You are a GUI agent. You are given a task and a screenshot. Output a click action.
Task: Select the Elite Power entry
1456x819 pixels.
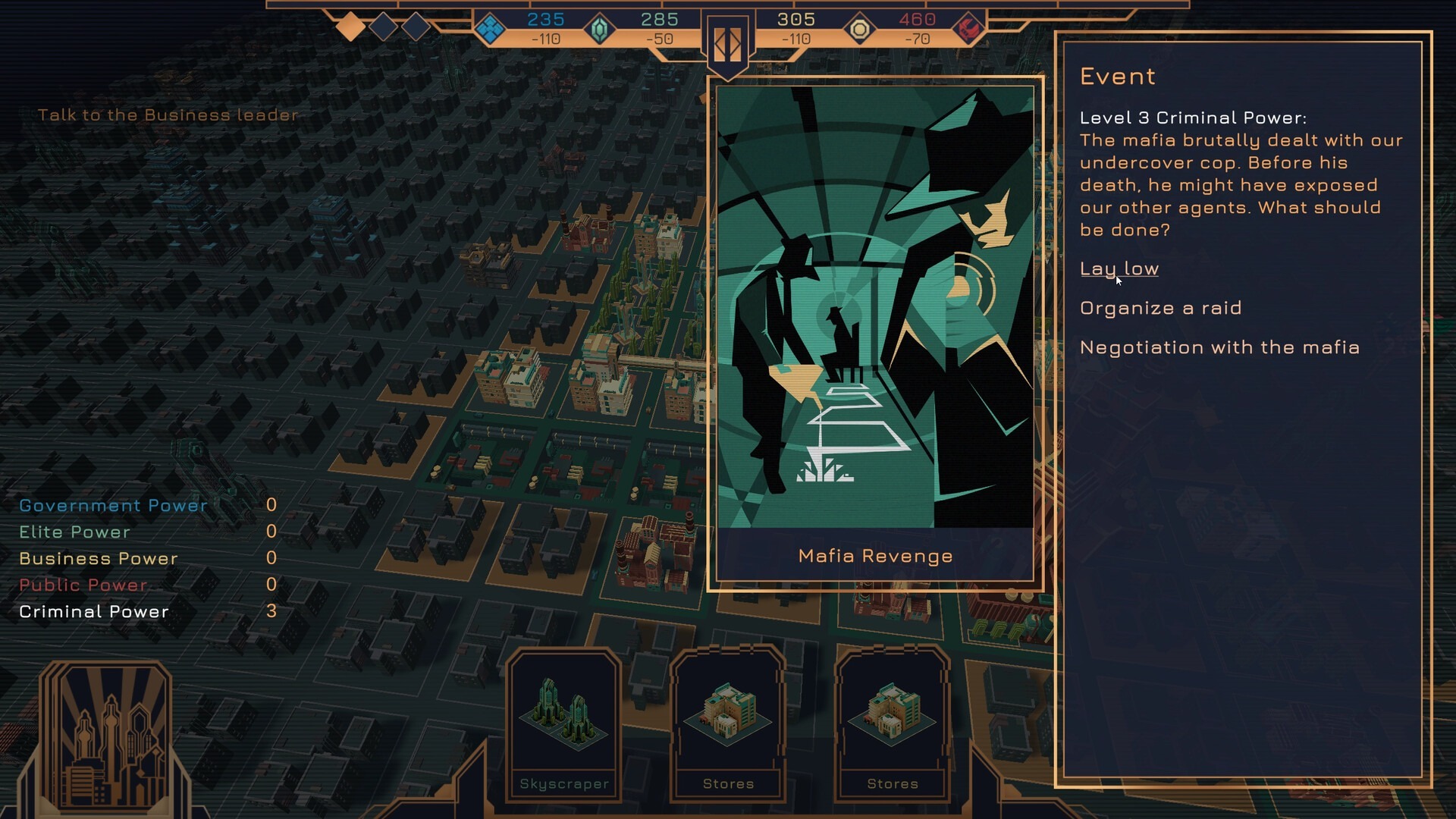[75, 532]
